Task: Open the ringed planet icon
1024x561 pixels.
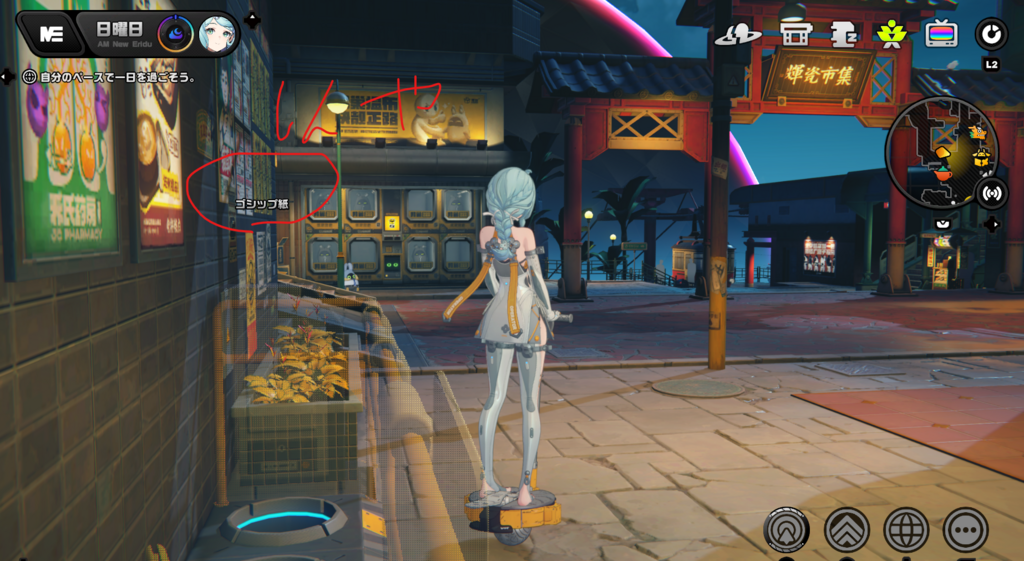Action: (738, 35)
